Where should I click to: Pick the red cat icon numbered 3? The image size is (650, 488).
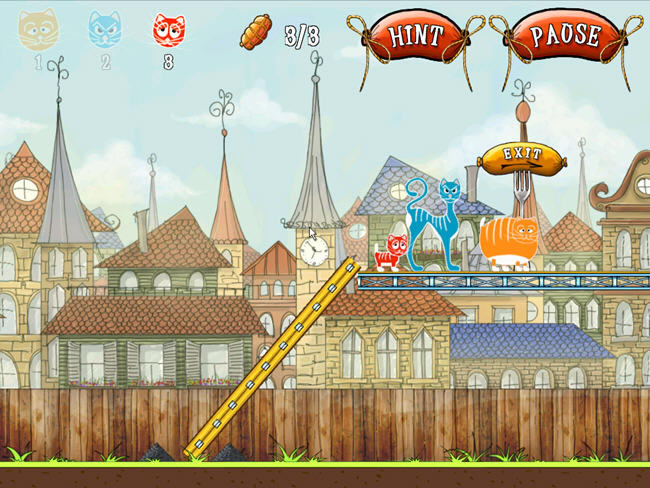pos(168,30)
